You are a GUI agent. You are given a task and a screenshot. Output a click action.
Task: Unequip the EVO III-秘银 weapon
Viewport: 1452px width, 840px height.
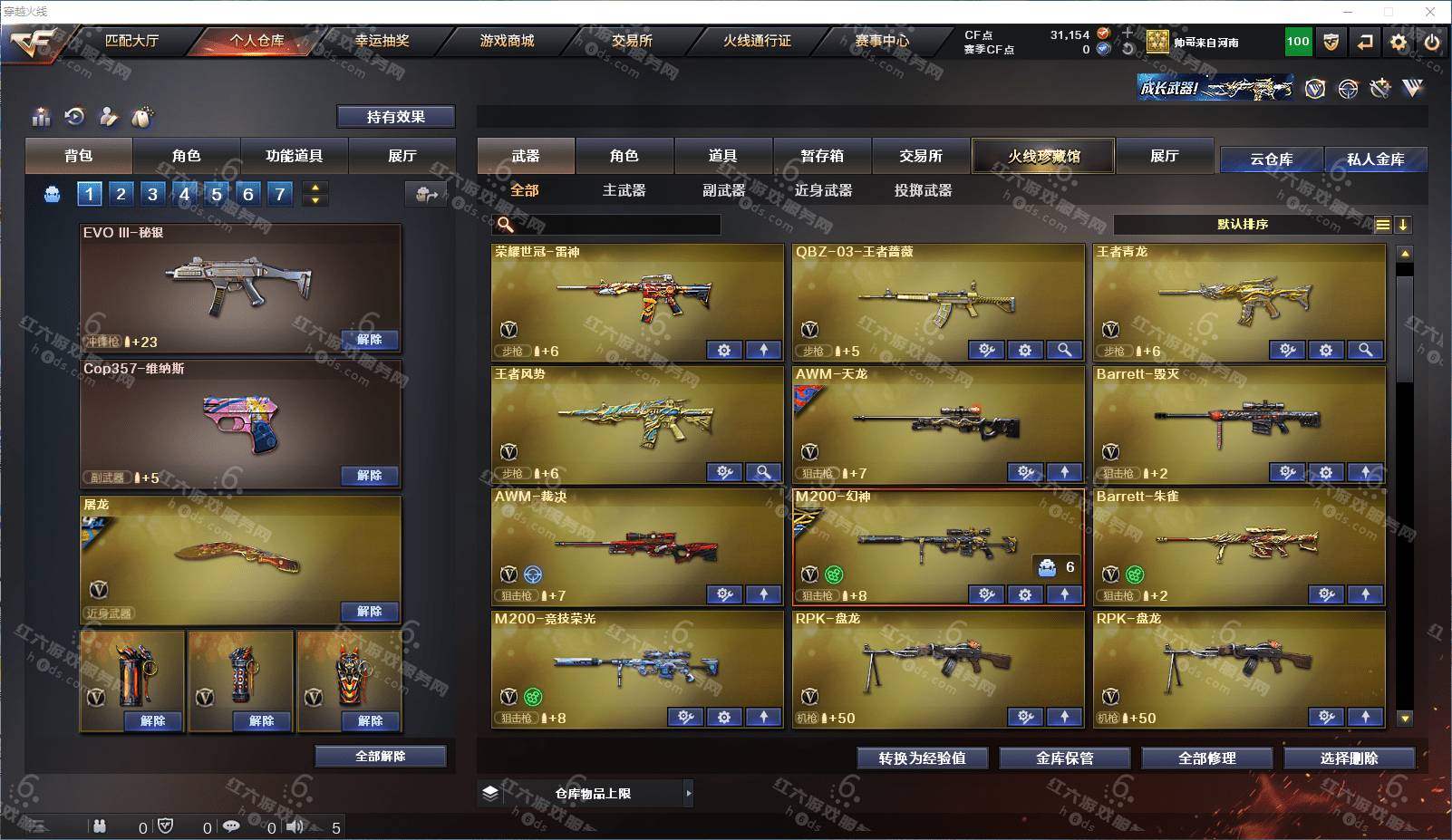pyautogui.click(x=369, y=340)
